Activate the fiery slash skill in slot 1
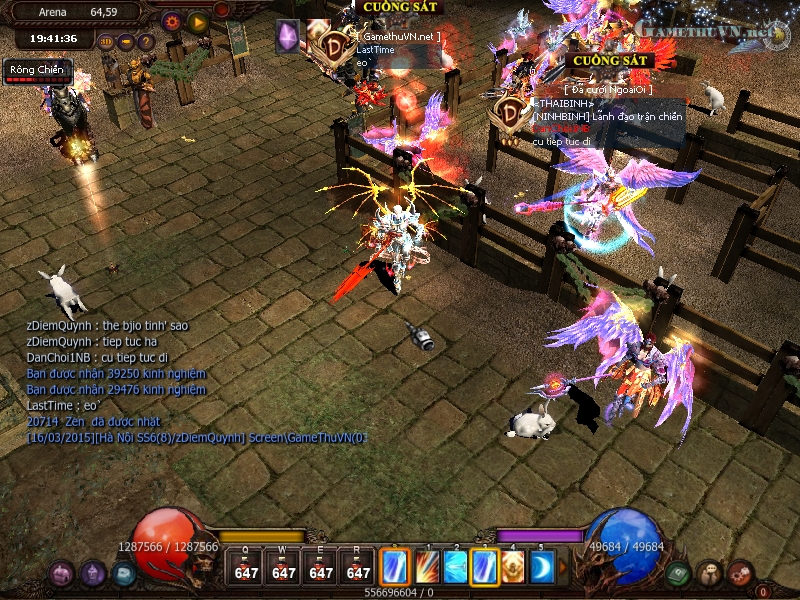The image size is (800, 600). click(426, 567)
